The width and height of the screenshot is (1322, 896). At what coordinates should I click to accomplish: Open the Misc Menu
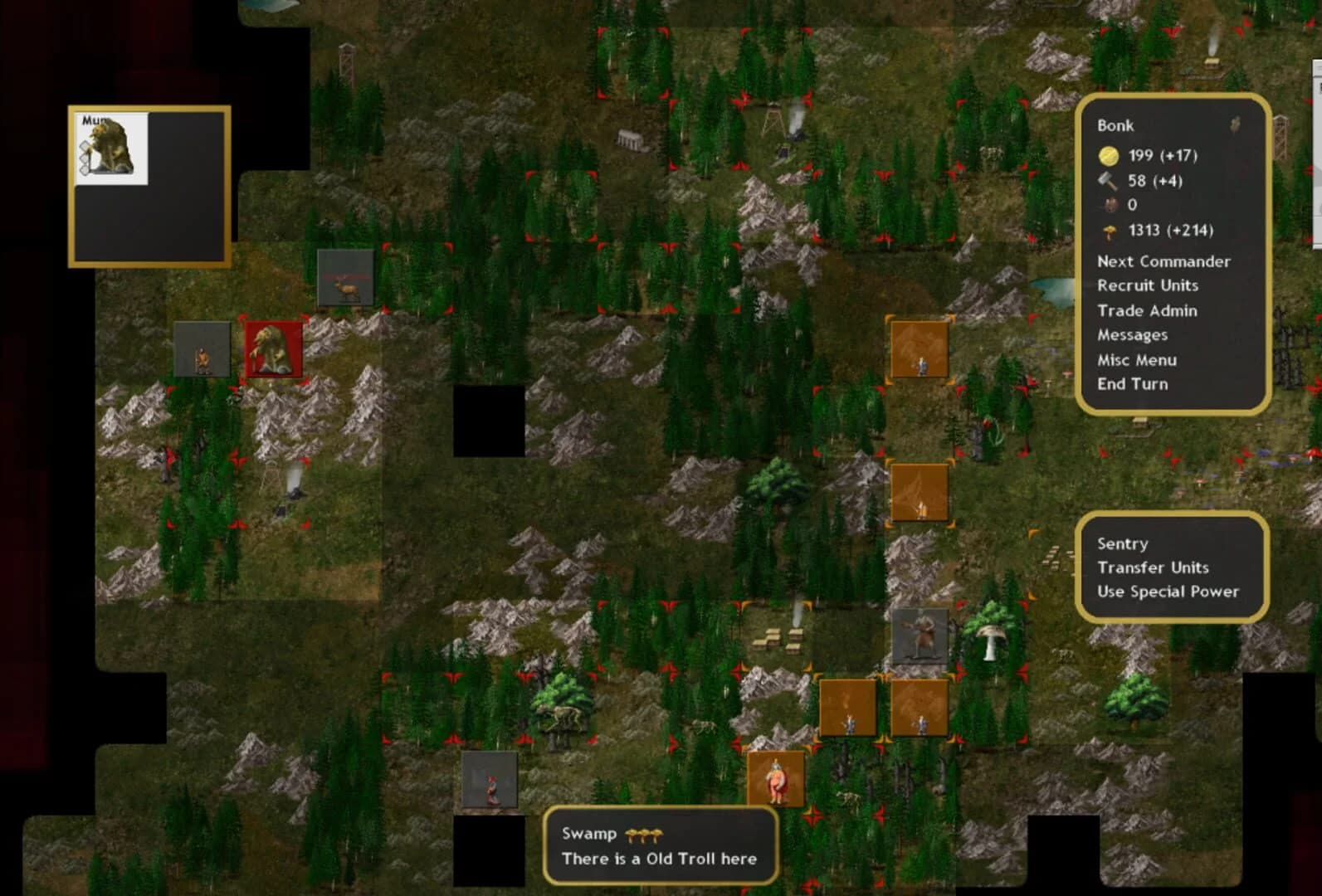[x=1137, y=360]
